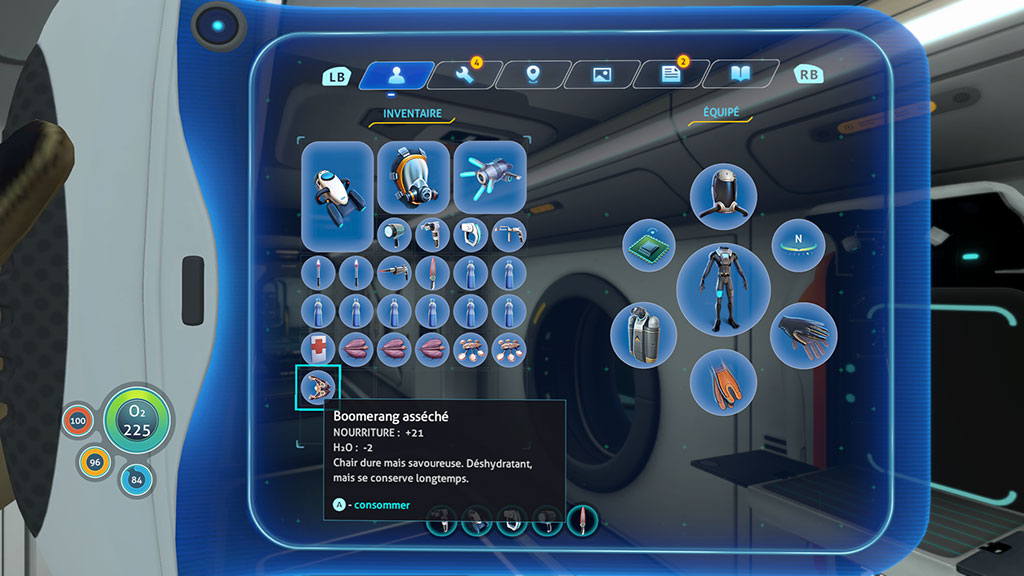Select the equipped gloves slot
1024x576 pixels.
(802, 334)
